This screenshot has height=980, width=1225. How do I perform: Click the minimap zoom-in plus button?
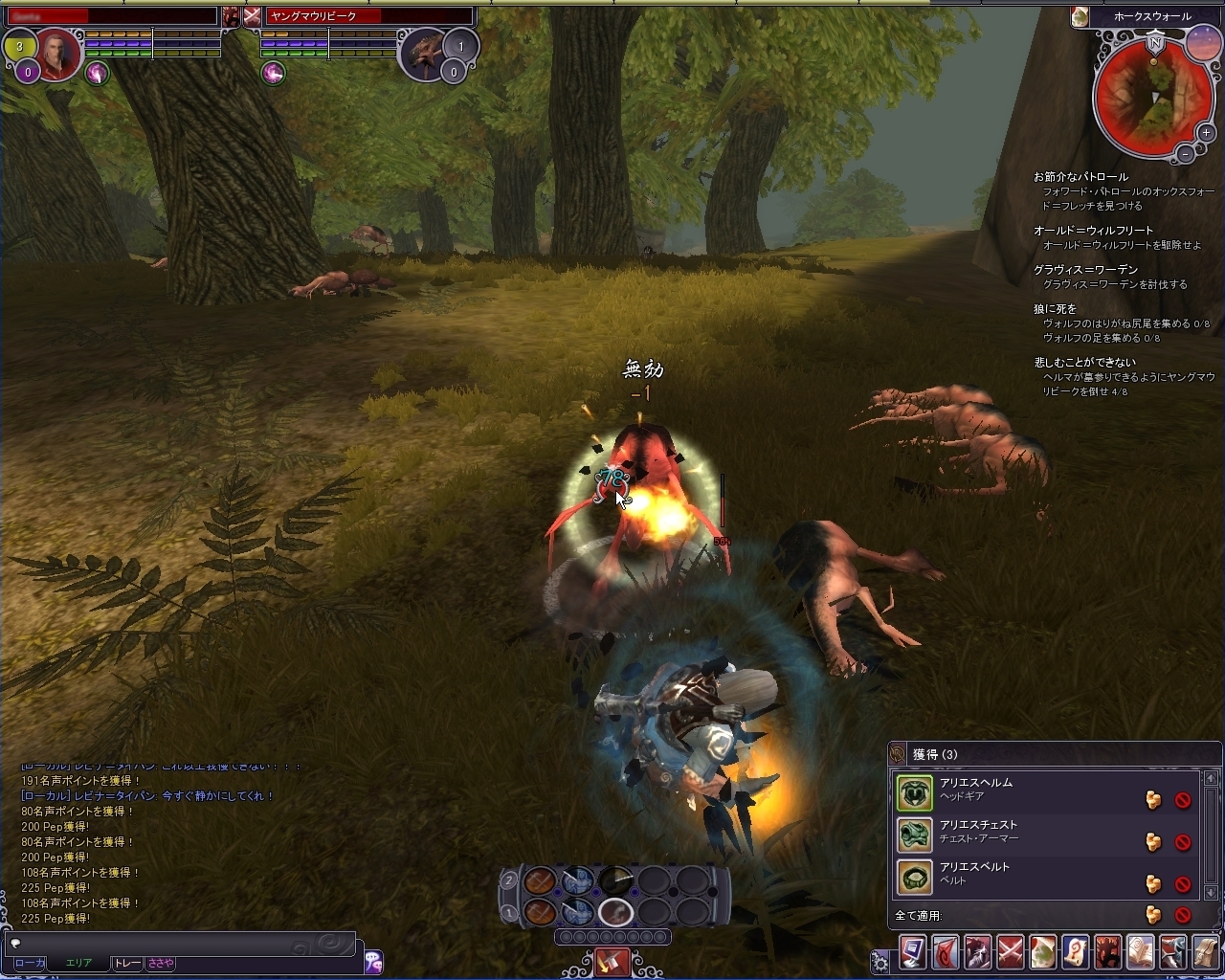pos(1207,133)
